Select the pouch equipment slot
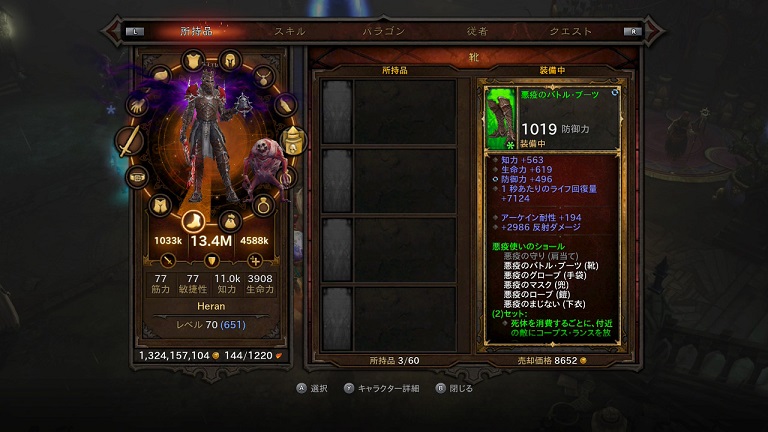Image resolution: width=768 pixels, height=432 pixels. coord(229,219)
